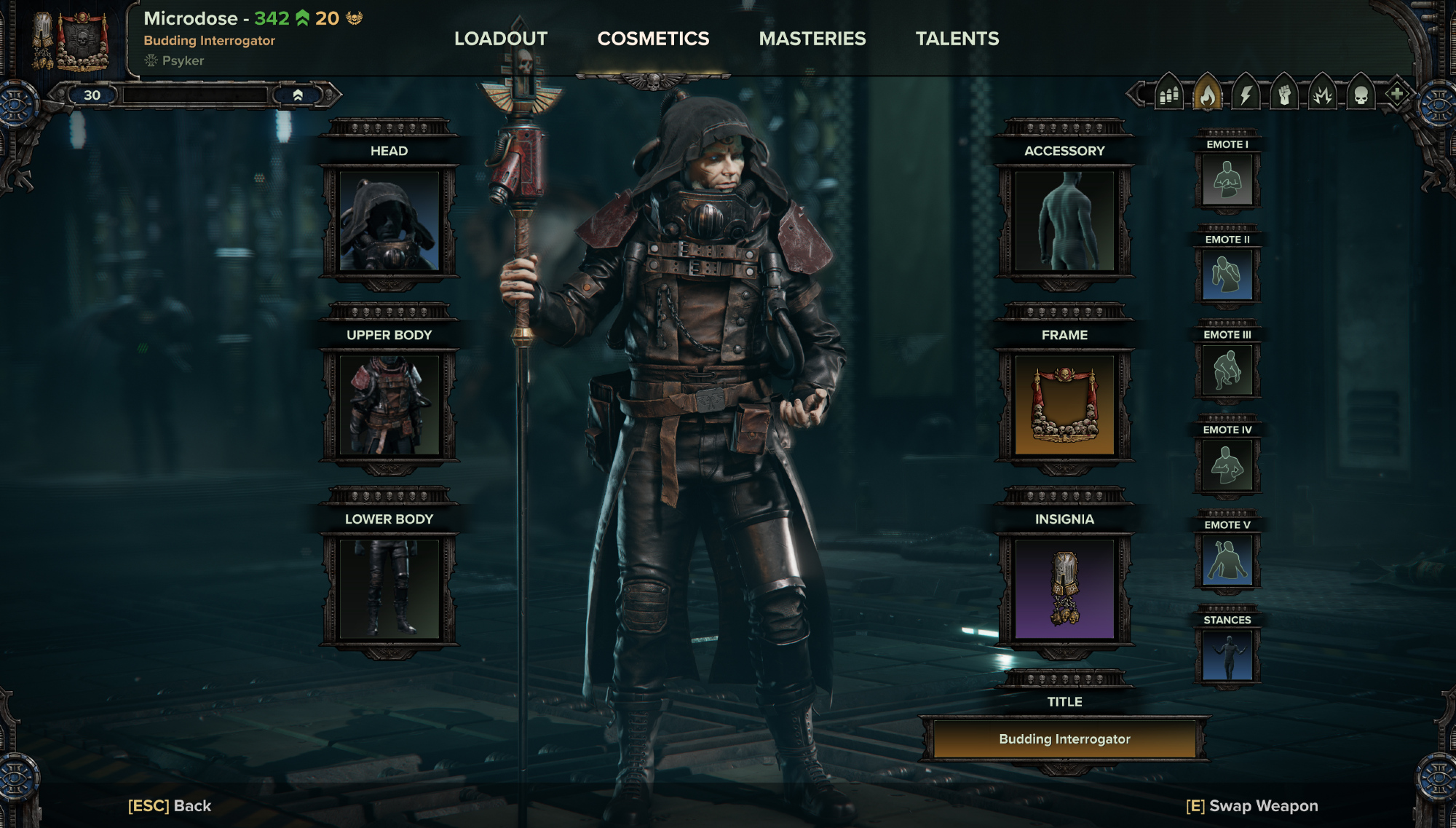
Task: Choose the Upper Body cosmetic slot
Action: pyautogui.click(x=389, y=405)
